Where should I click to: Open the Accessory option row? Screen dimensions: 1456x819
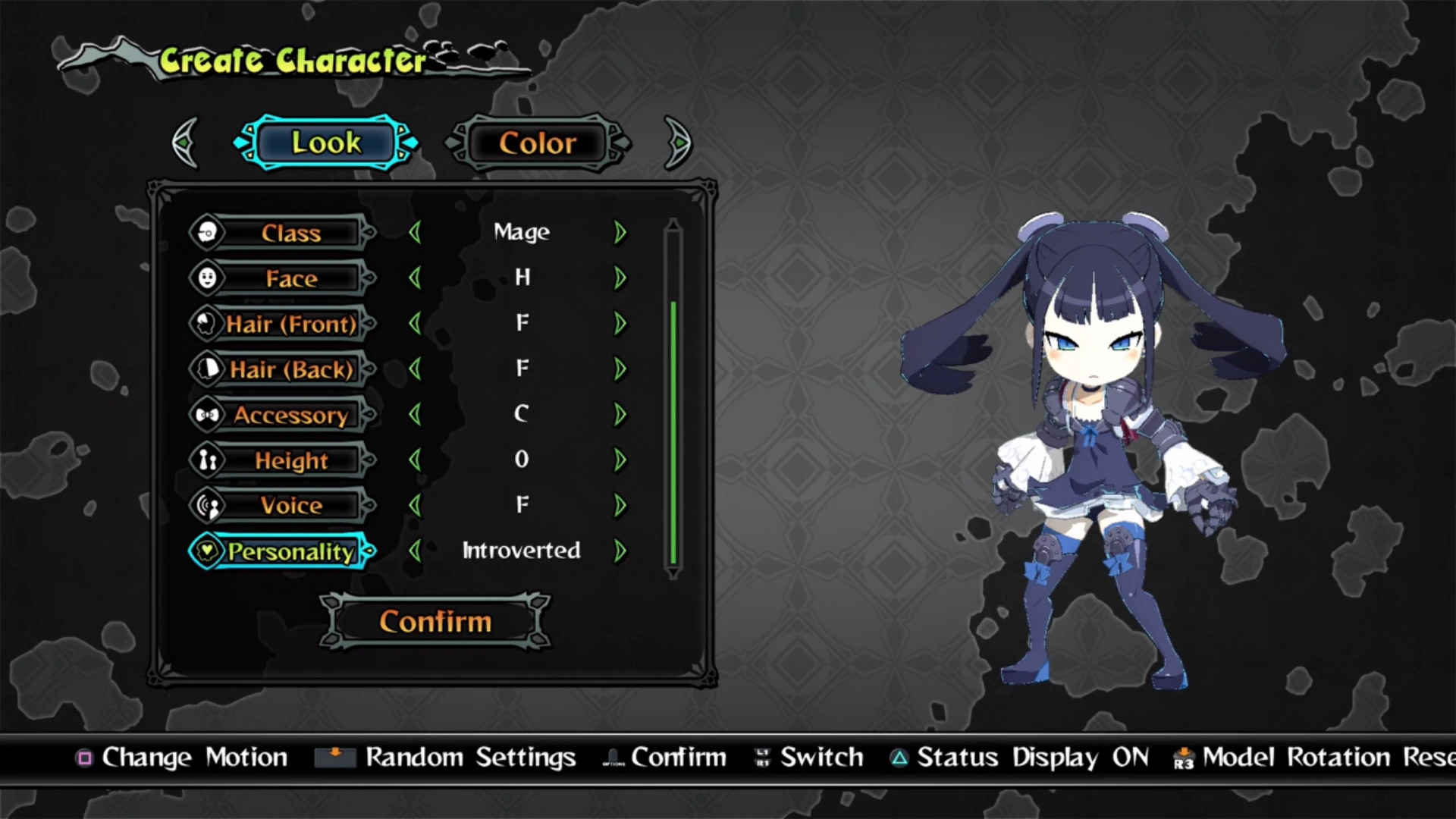(290, 415)
